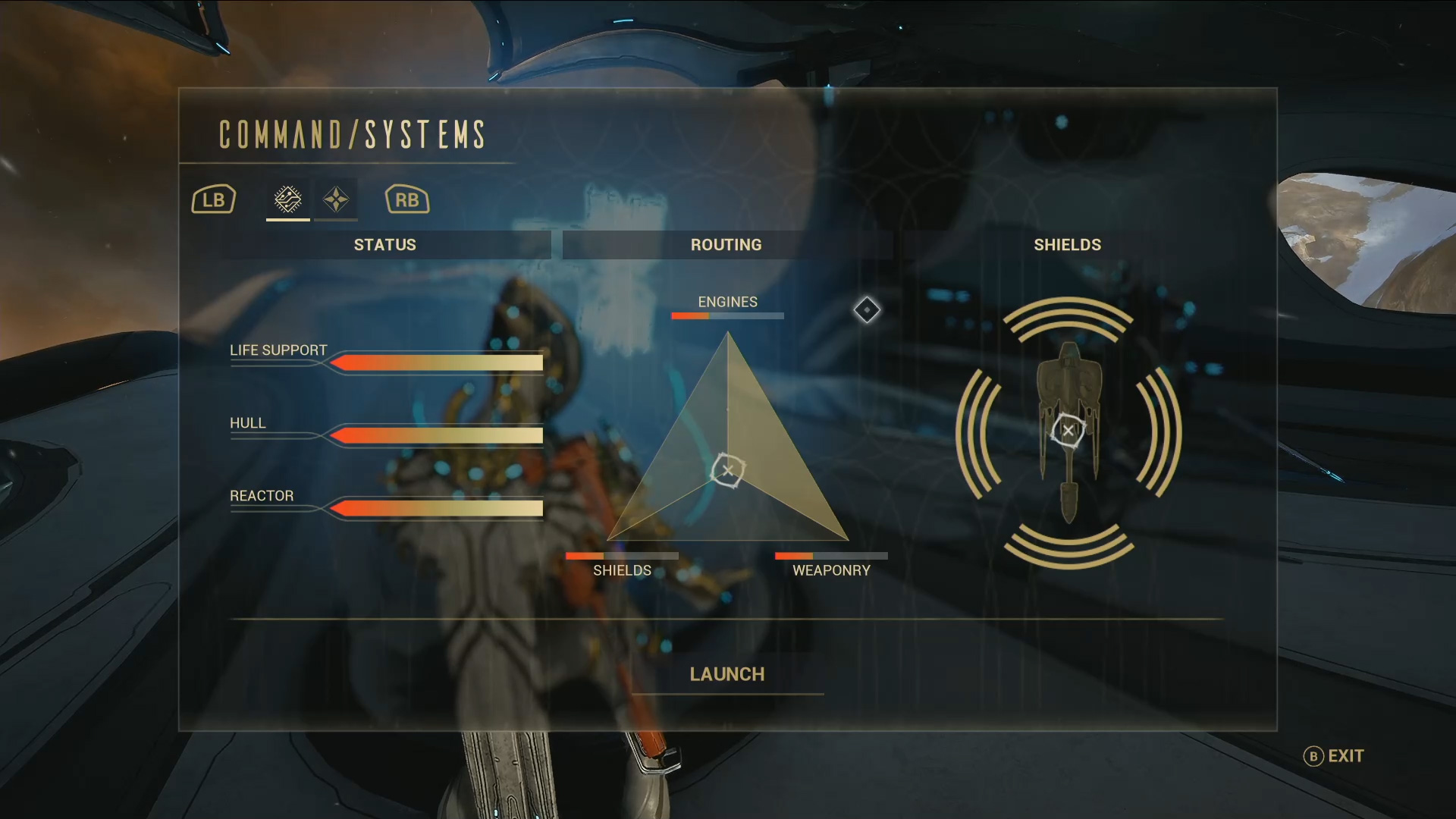The width and height of the screenshot is (1456, 819).
Task: Expand the Status section header
Action: click(384, 244)
